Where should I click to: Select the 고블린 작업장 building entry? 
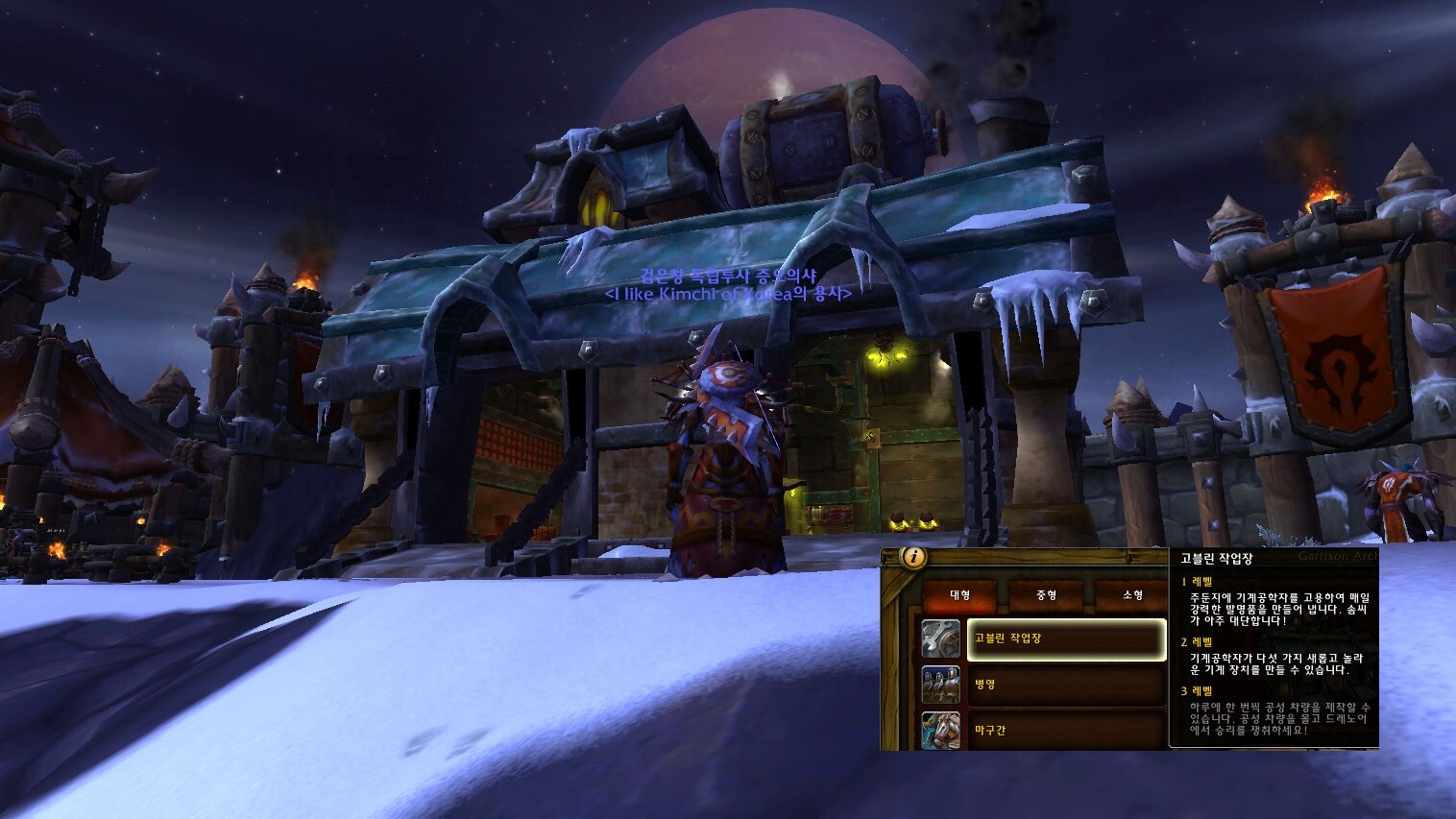point(1066,638)
